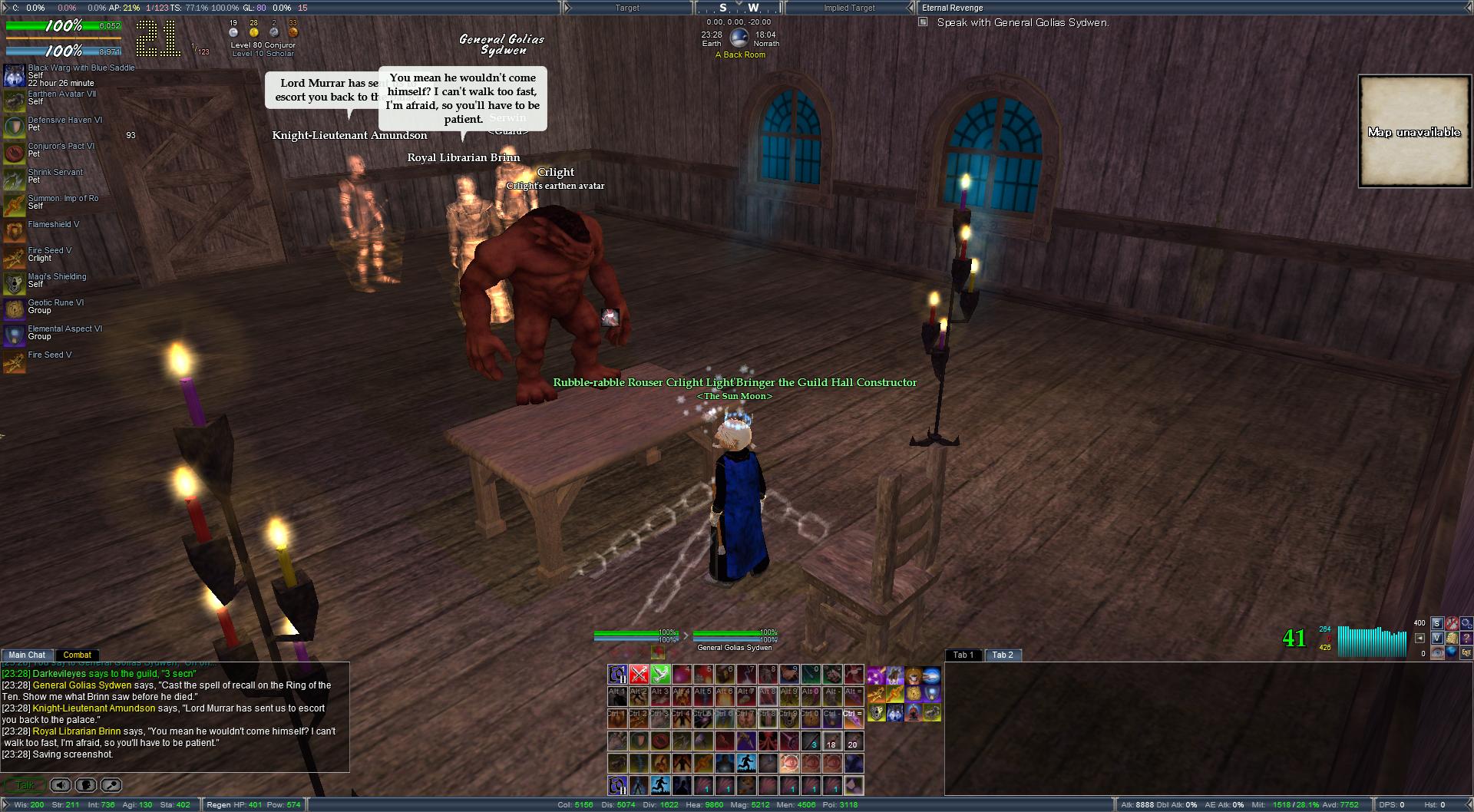The height and width of the screenshot is (812, 1474).
Task: Select the Tab 1 window tab
Action: click(x=963, y=655)
